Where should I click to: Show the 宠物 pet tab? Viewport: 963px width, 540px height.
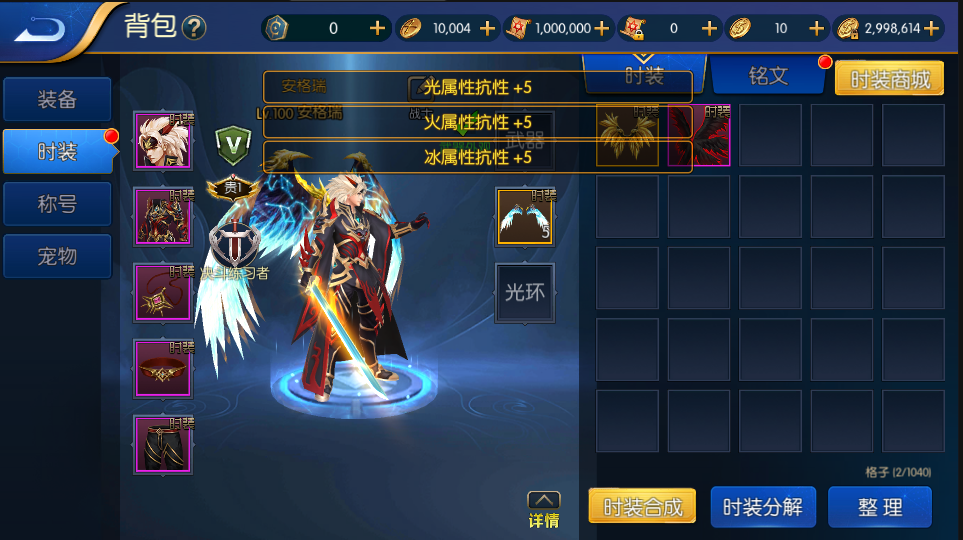(x=57, y=256)
